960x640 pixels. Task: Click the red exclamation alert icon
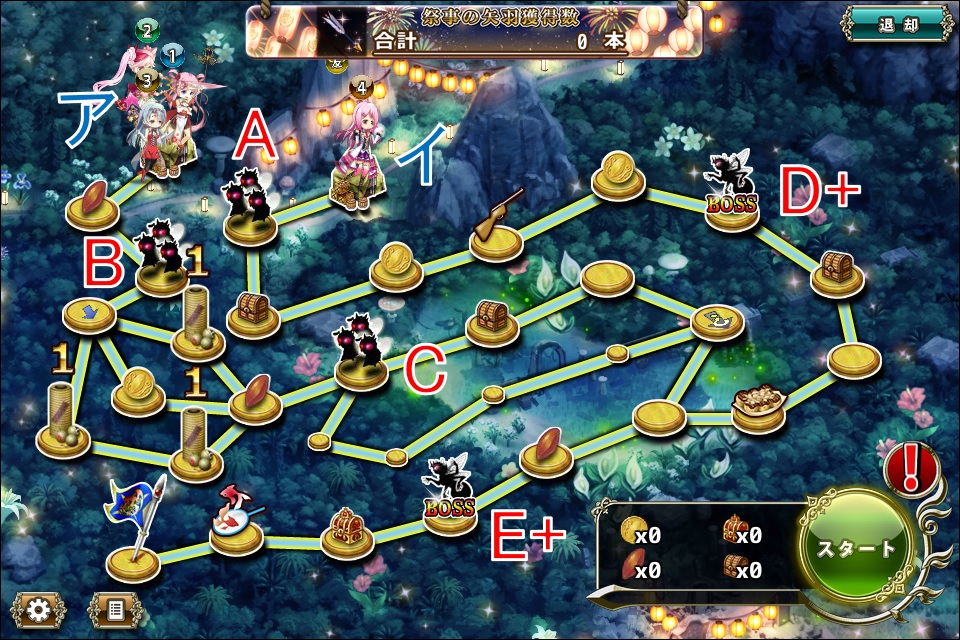pos(911,469)
